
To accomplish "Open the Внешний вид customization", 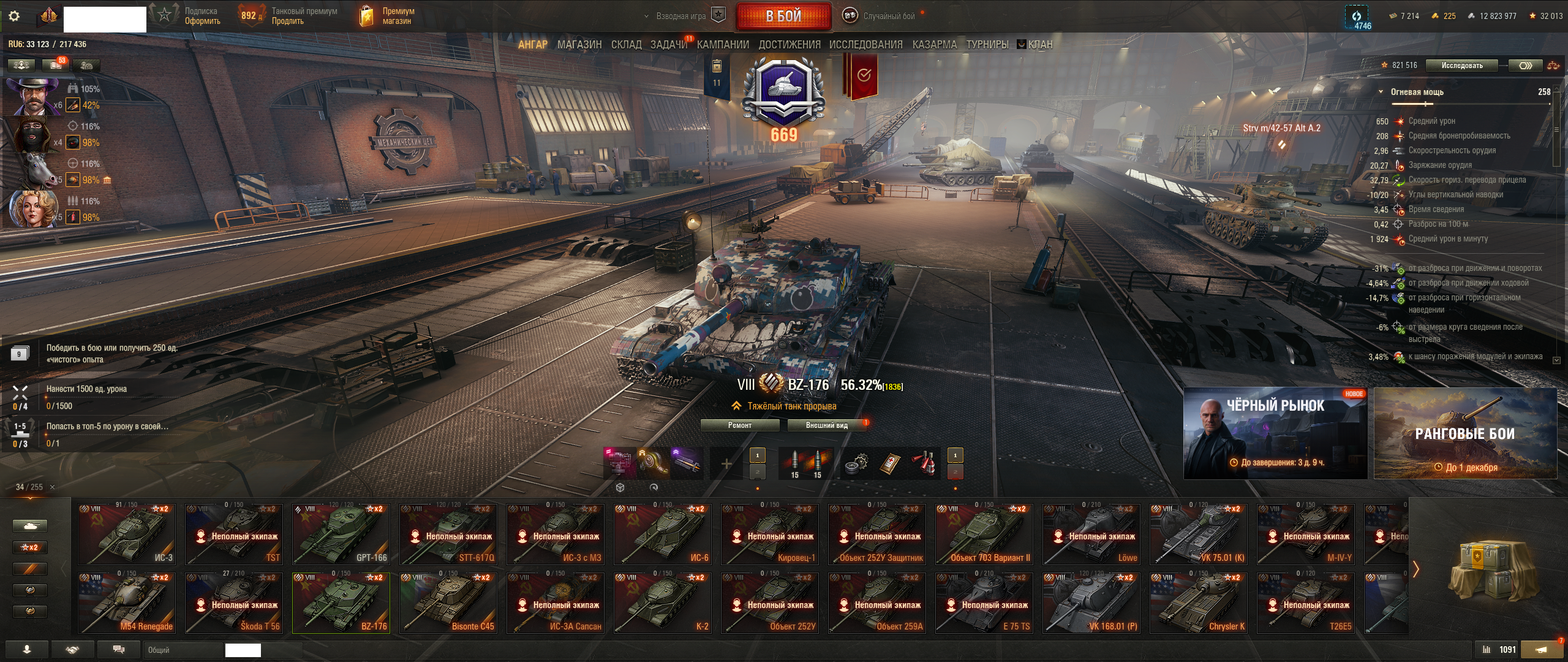I will (826, 425).
